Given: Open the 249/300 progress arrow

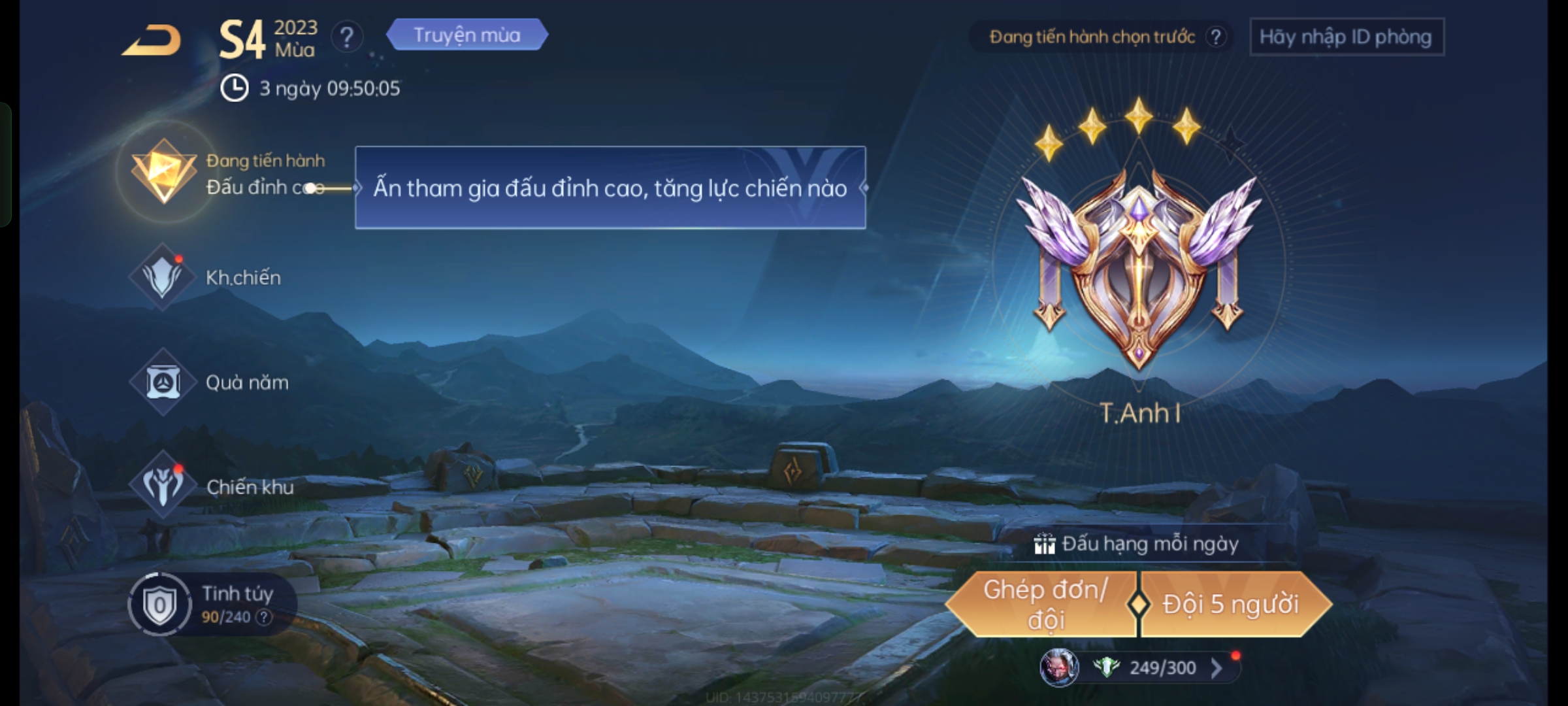Looking at the screenshot, I should coord(1217,668).
